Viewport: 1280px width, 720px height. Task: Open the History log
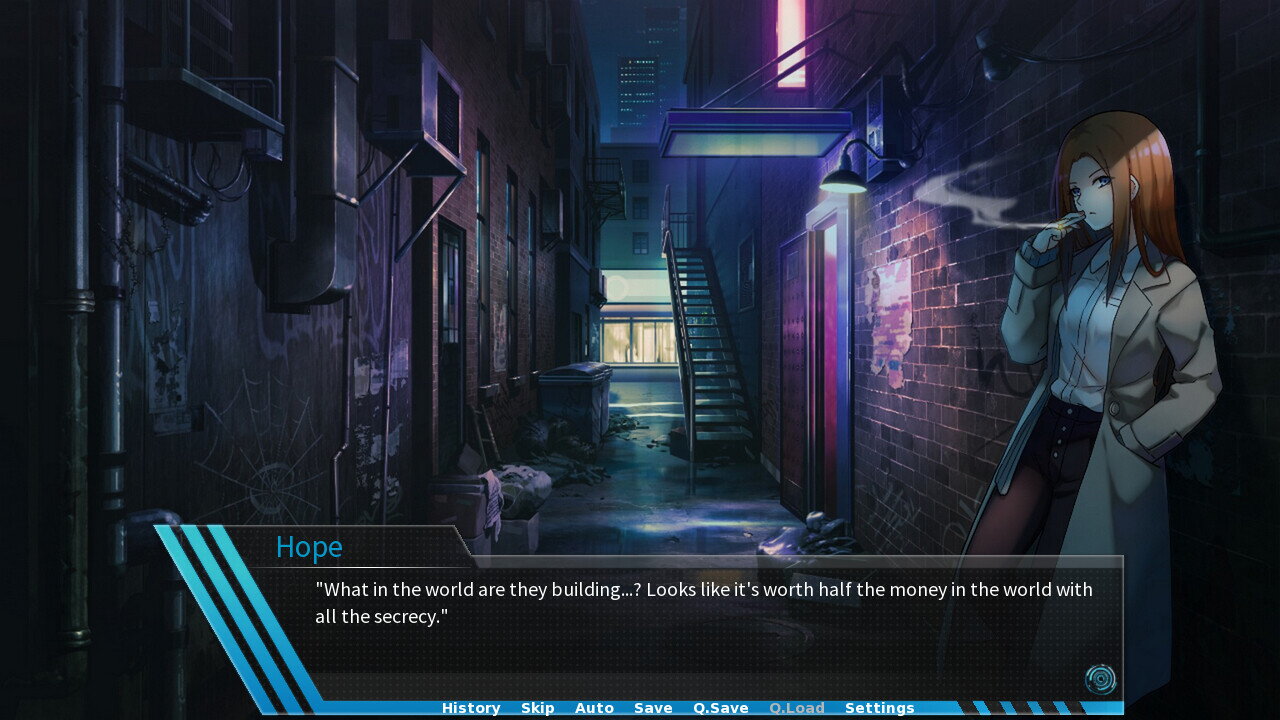471,708
